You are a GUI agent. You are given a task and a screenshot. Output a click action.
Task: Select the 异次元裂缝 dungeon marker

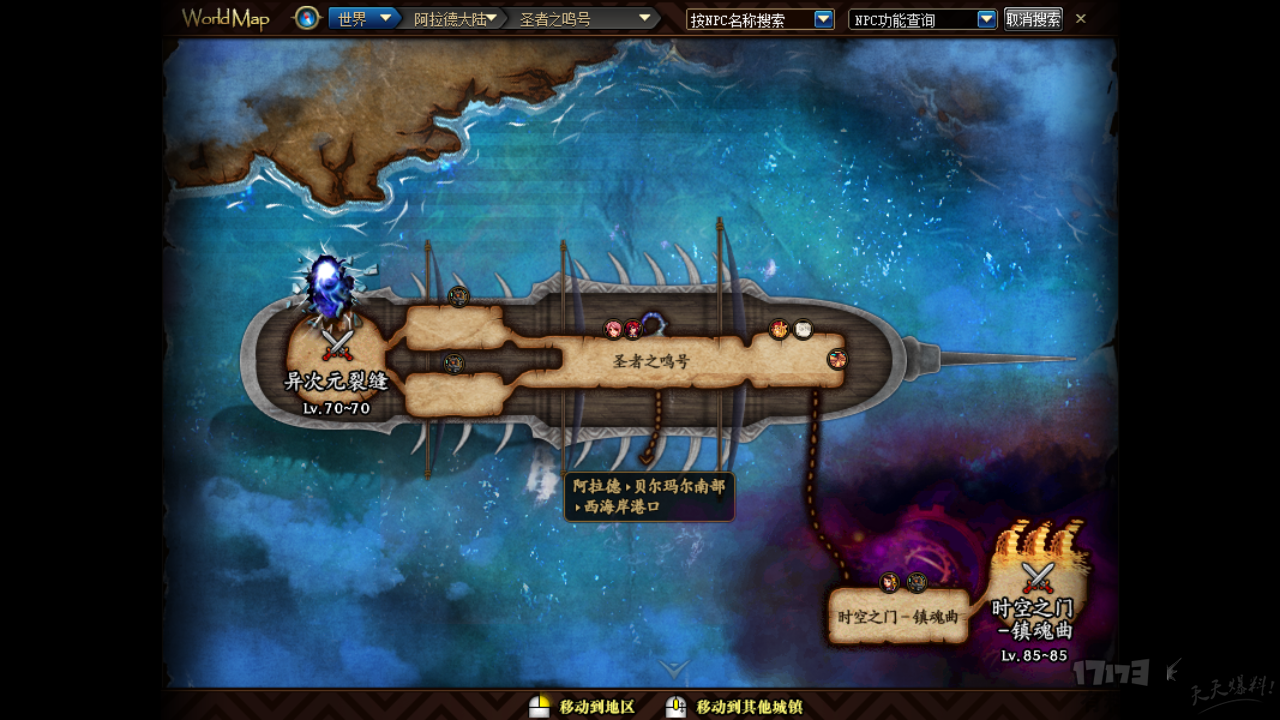coord(337,347)
